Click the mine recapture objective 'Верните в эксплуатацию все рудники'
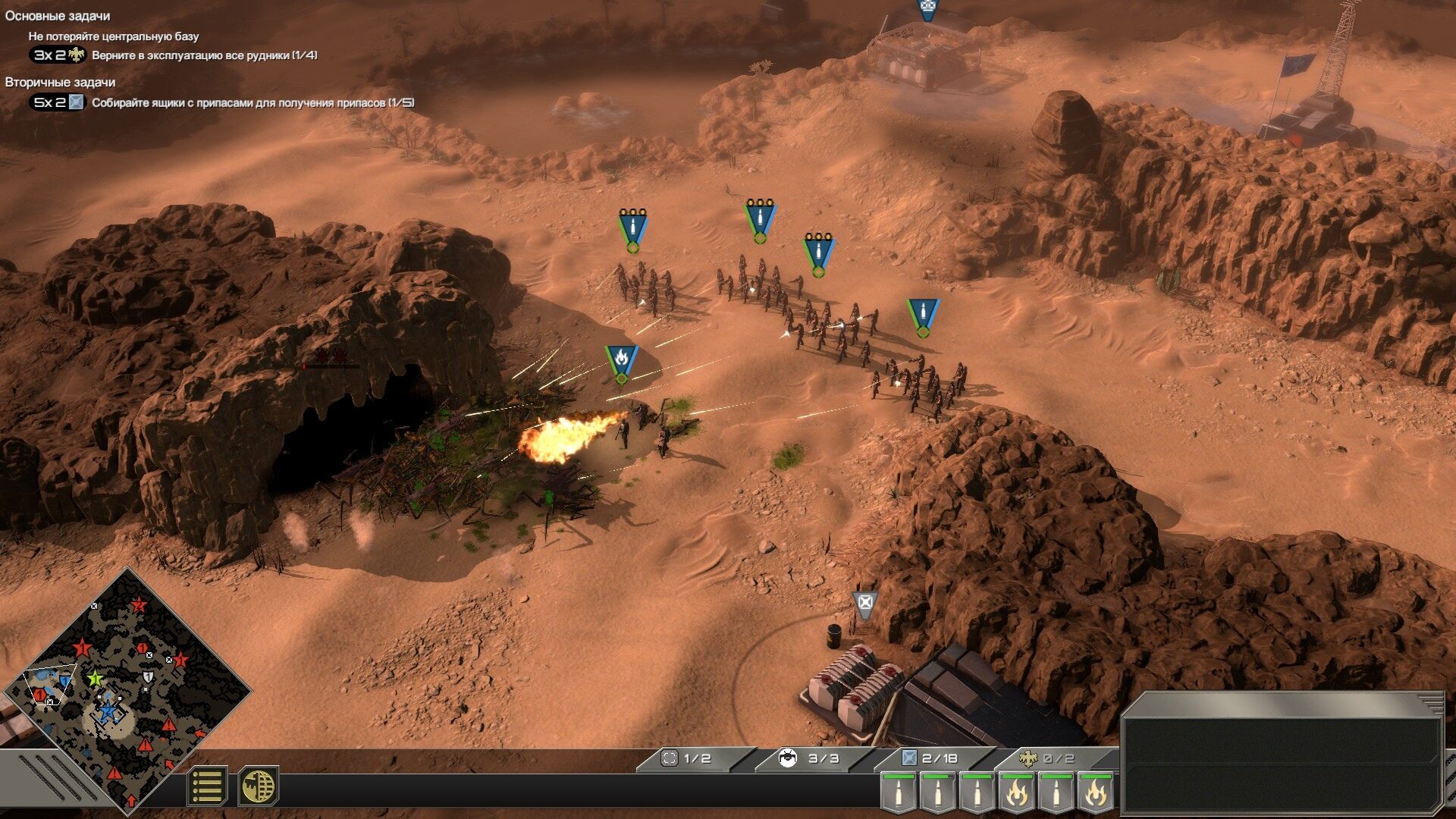The image size is (1456, 819). click(x=204, y=55)
